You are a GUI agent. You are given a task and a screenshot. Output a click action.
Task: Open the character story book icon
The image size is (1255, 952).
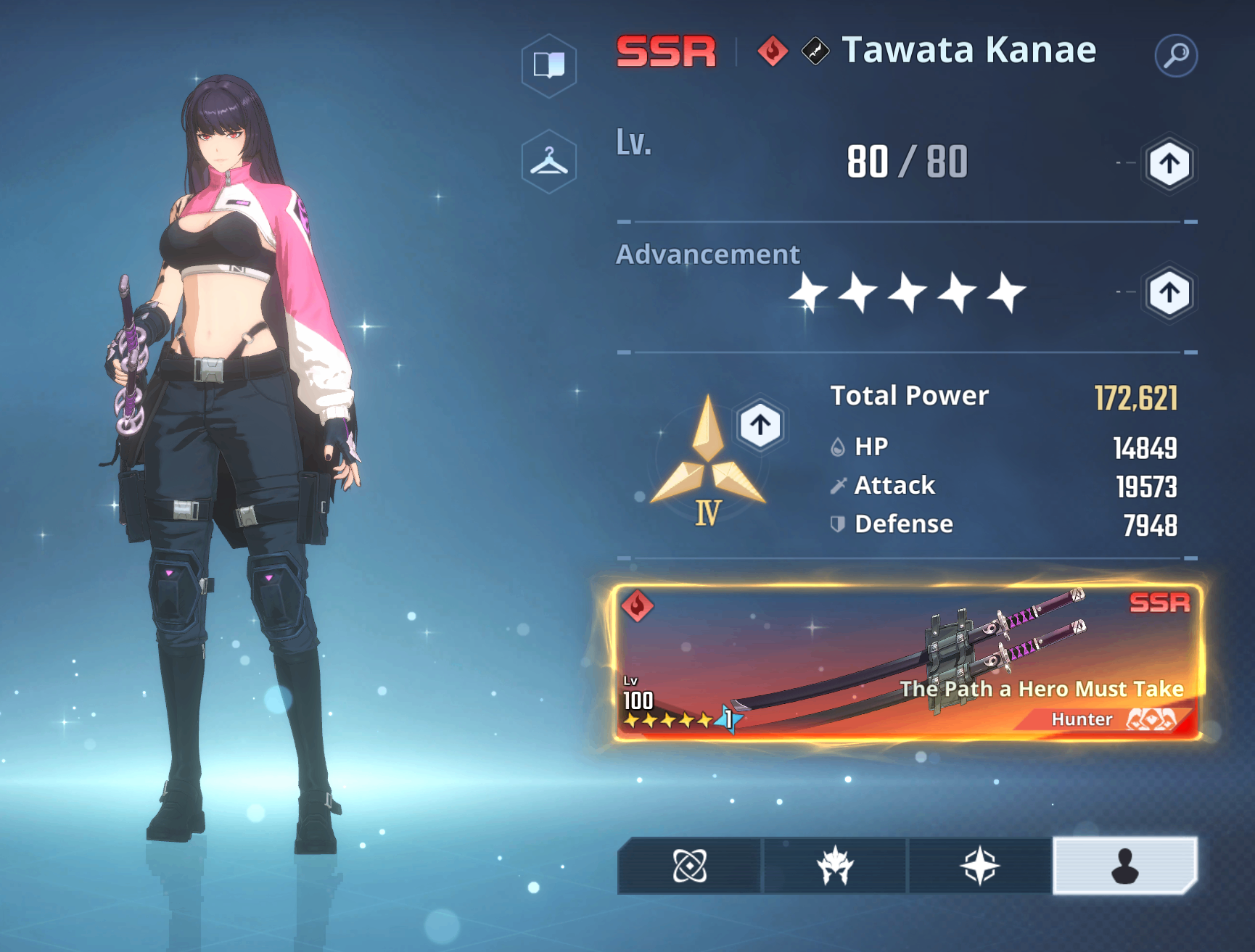point(549,66)
